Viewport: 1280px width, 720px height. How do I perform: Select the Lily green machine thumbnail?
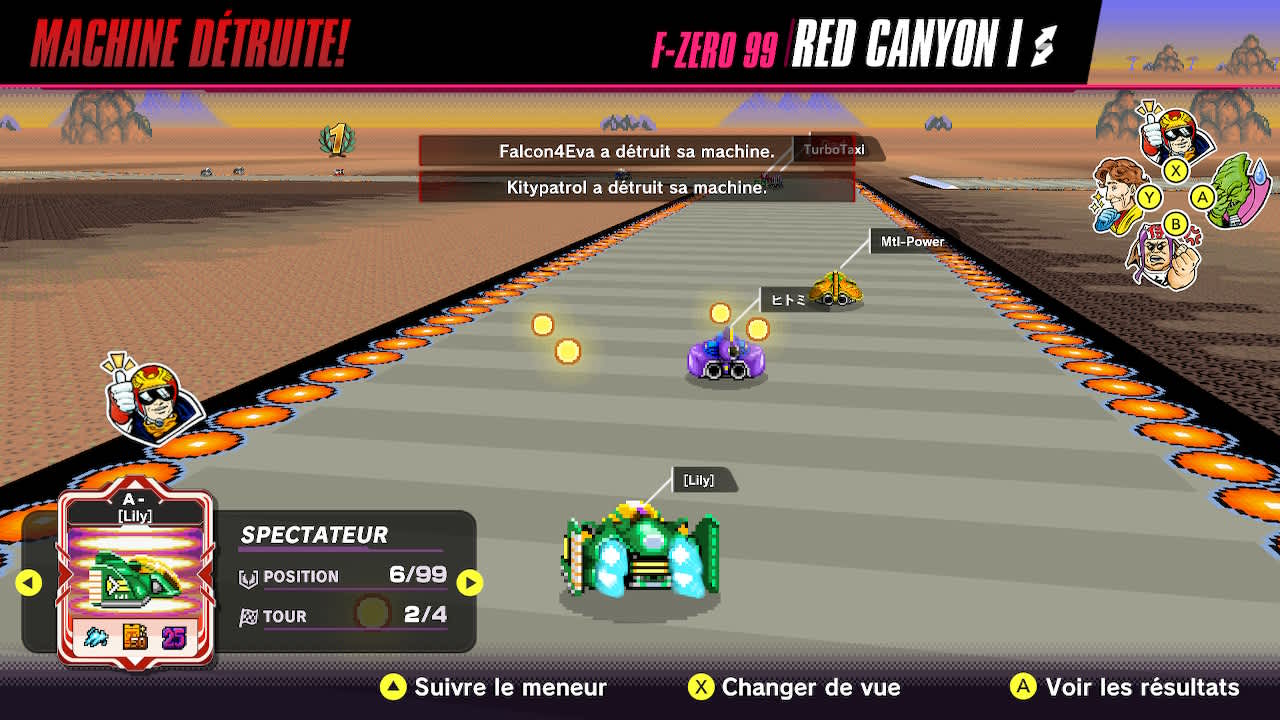click(x=137, y=568)
